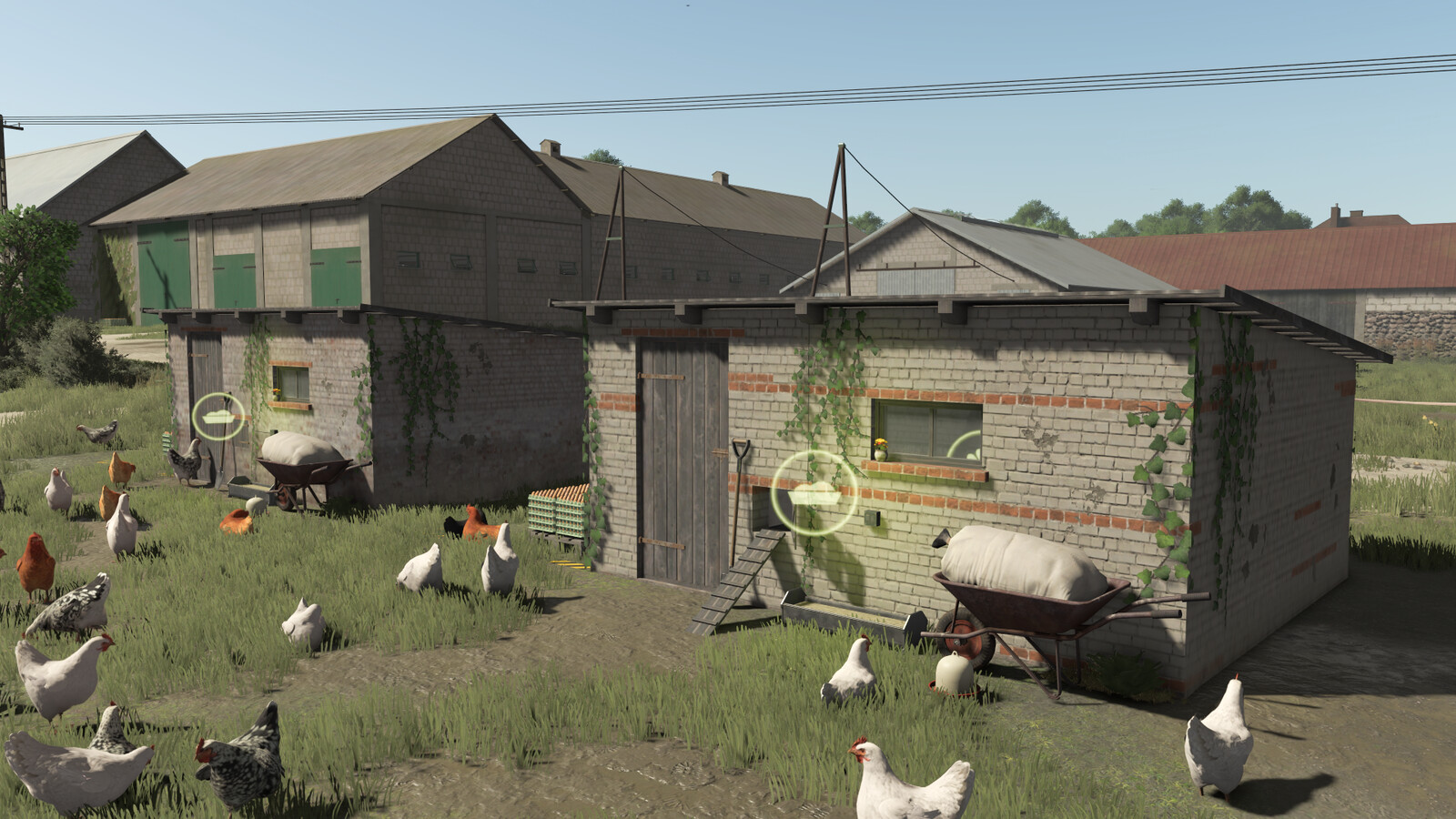The height and width of the screenshot is (819, 1456).
Task: Click the glowing feed trough icon near the large coop
Action: tap(814, 494)
